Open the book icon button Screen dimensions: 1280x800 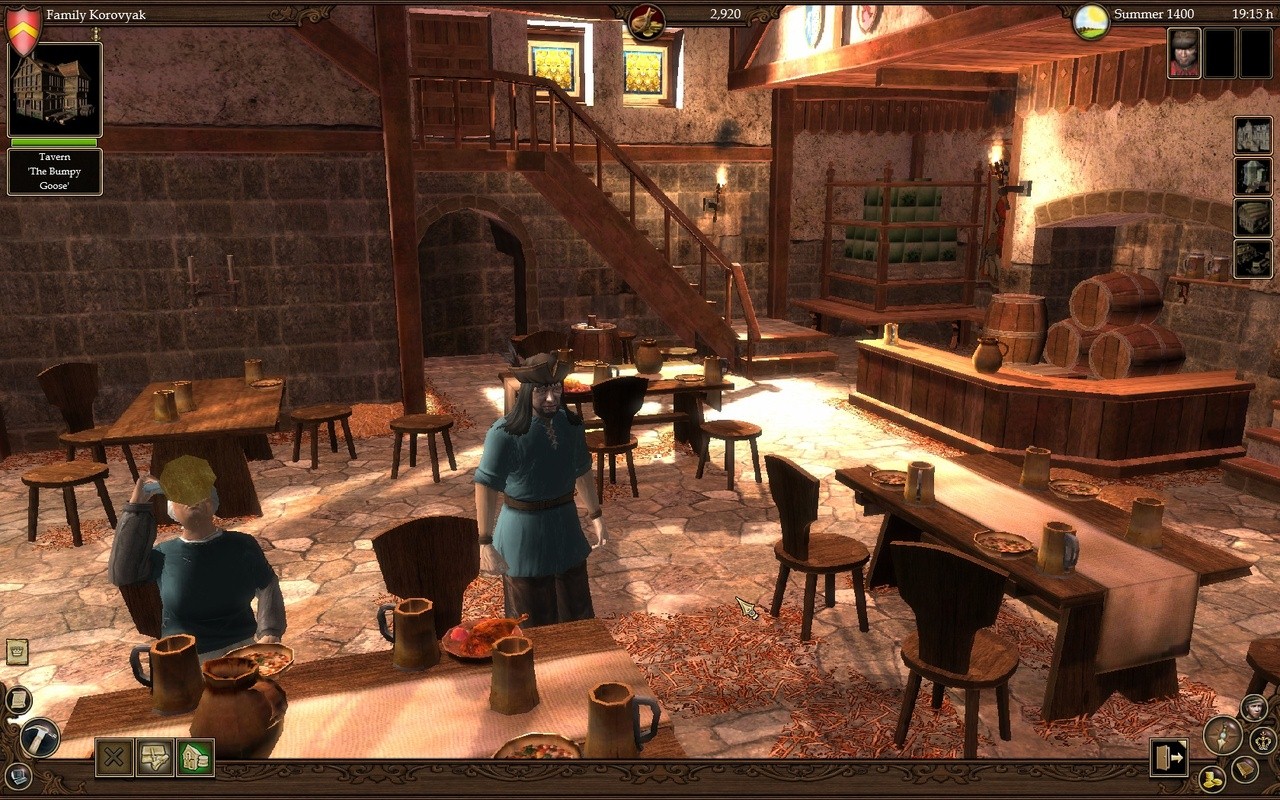click(1245, 768)
